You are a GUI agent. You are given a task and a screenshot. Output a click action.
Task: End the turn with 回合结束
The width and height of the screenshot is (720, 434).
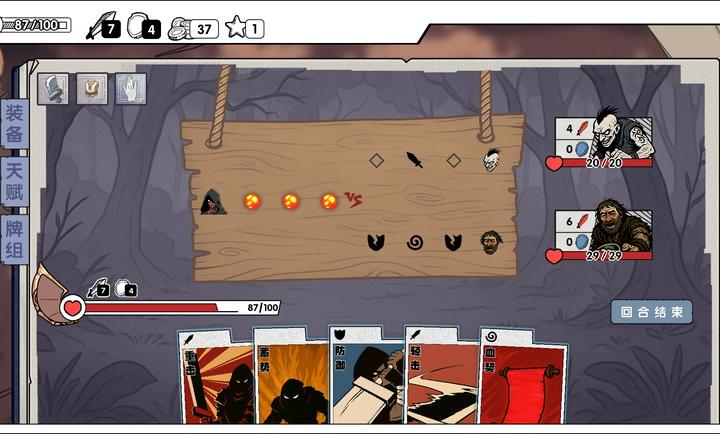[651, 312]
